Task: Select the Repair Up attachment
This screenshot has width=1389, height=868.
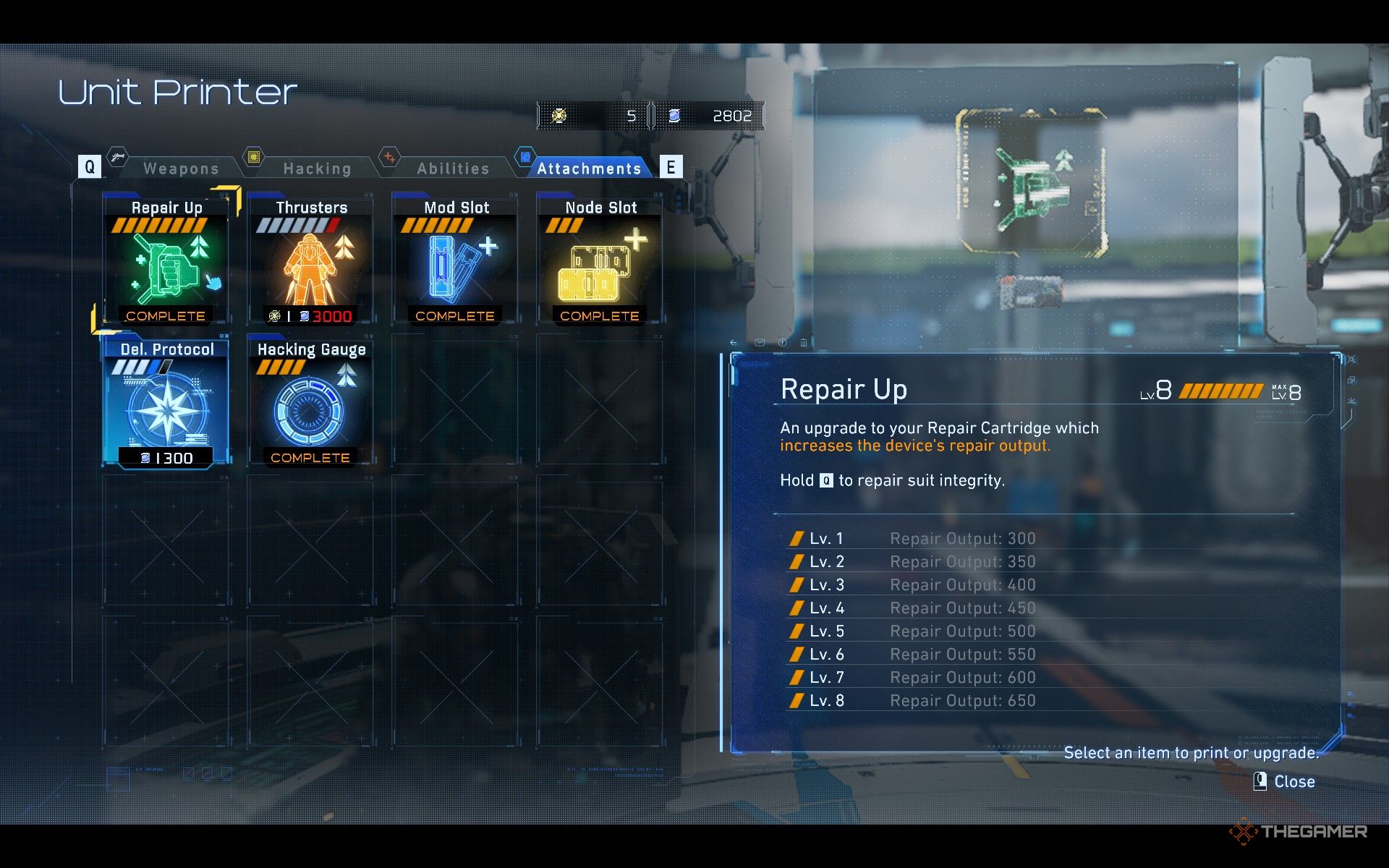Action: click(x=166, y=260)
